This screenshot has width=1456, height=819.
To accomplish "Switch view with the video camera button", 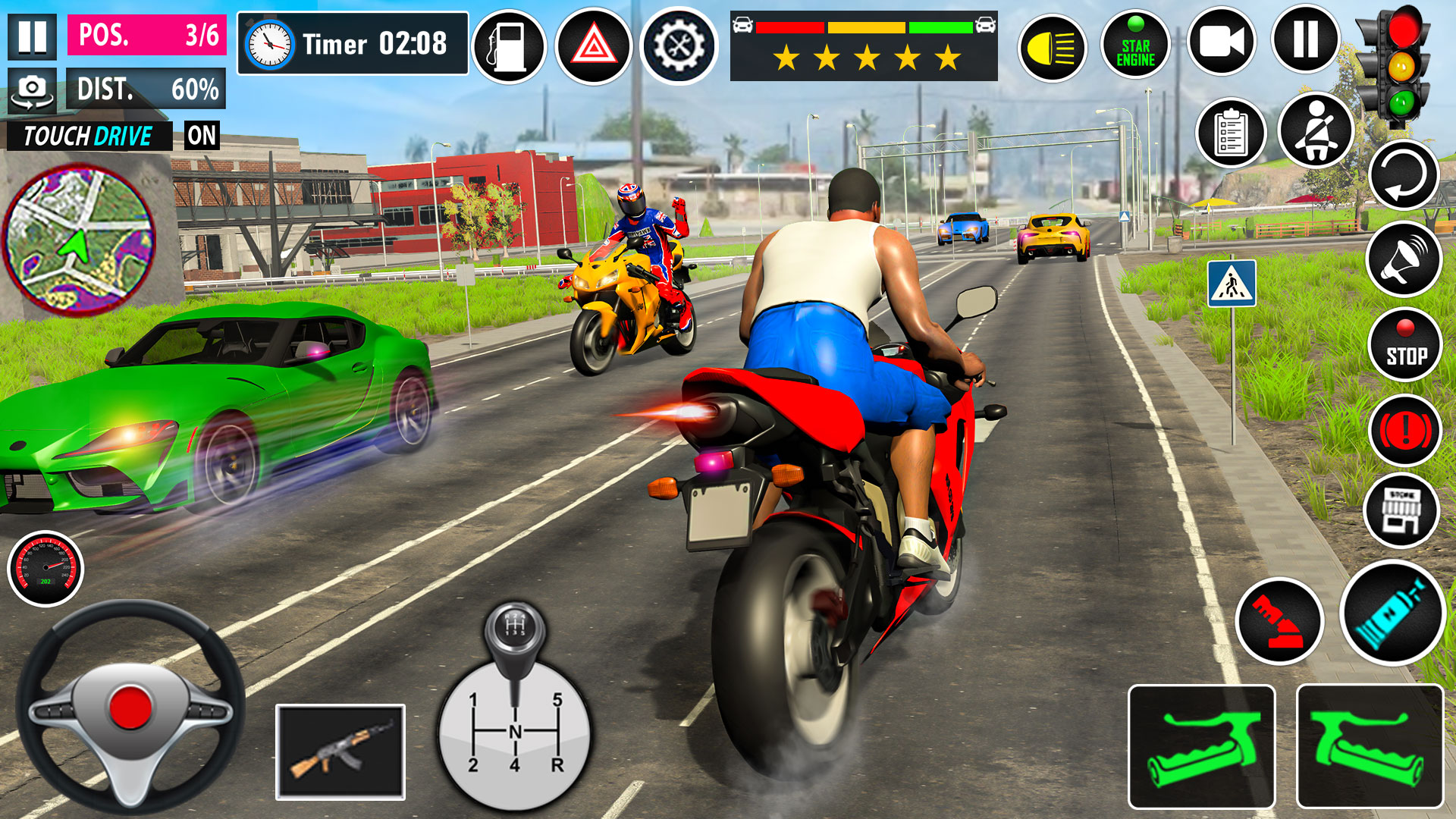I will [x=1221, y=42].
